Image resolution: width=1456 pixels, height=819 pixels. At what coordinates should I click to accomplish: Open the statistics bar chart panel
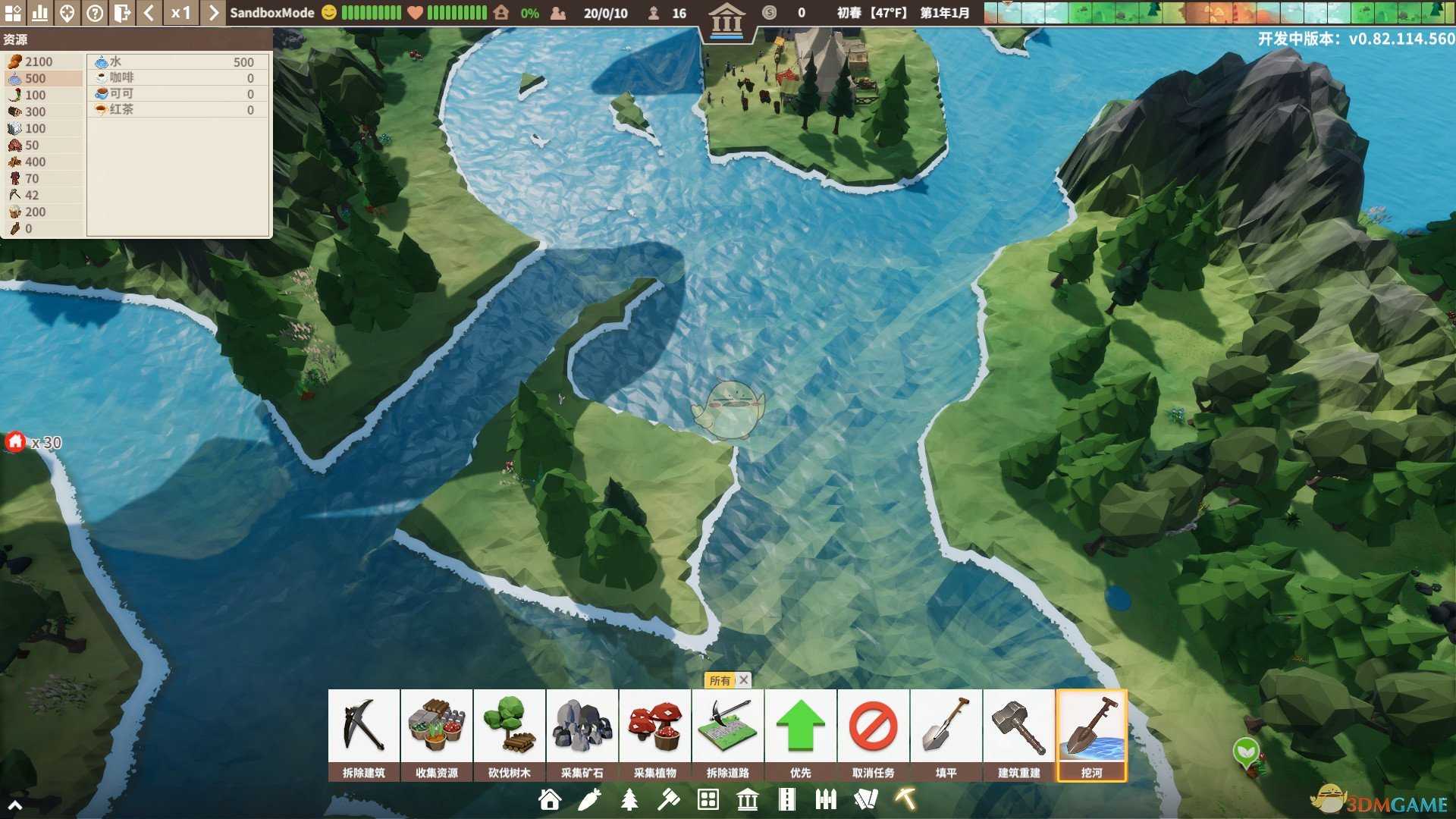coord(40,13)
